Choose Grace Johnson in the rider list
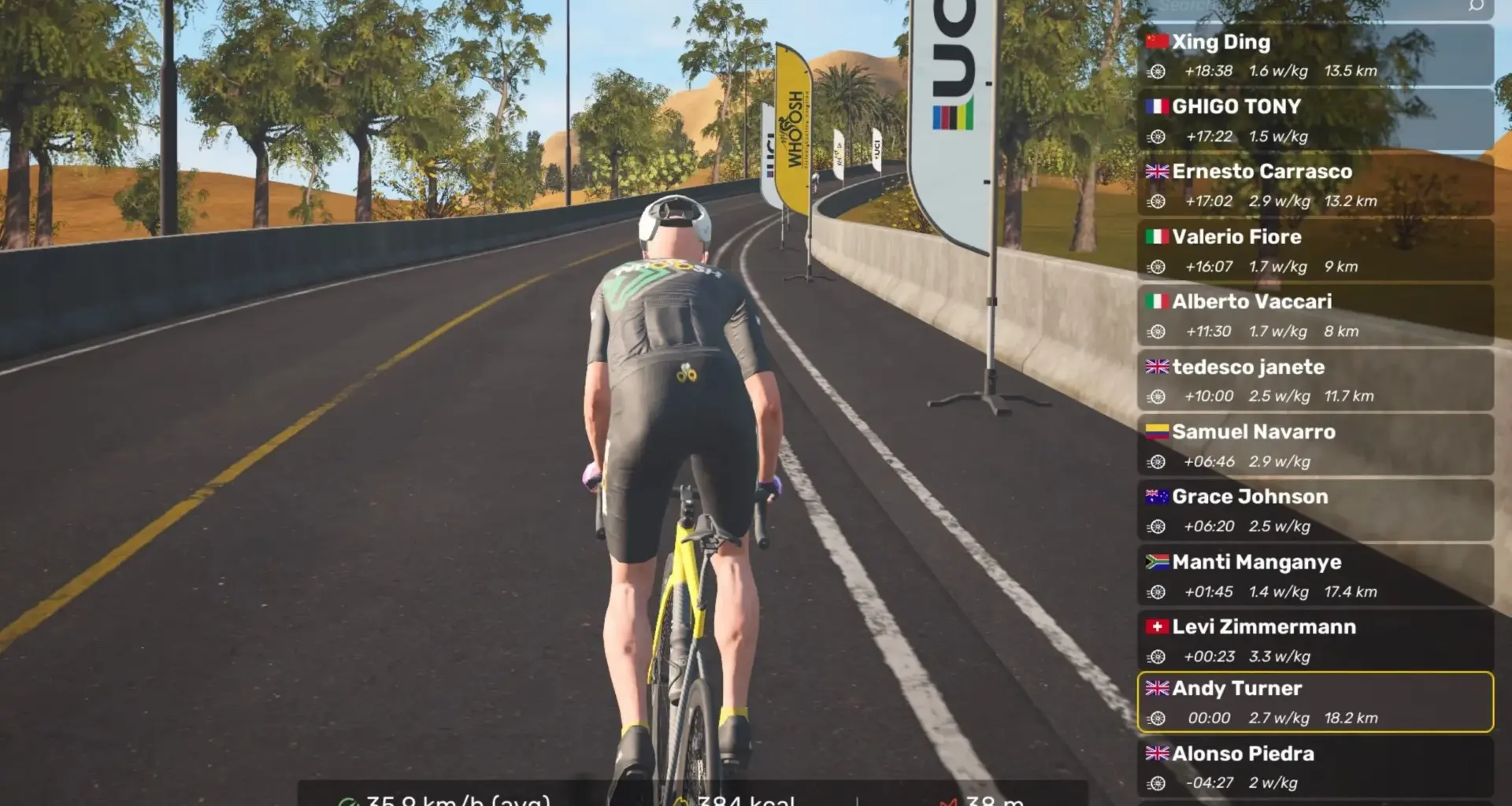Screen dimensions: 1512x806 tap(1315, 511)
